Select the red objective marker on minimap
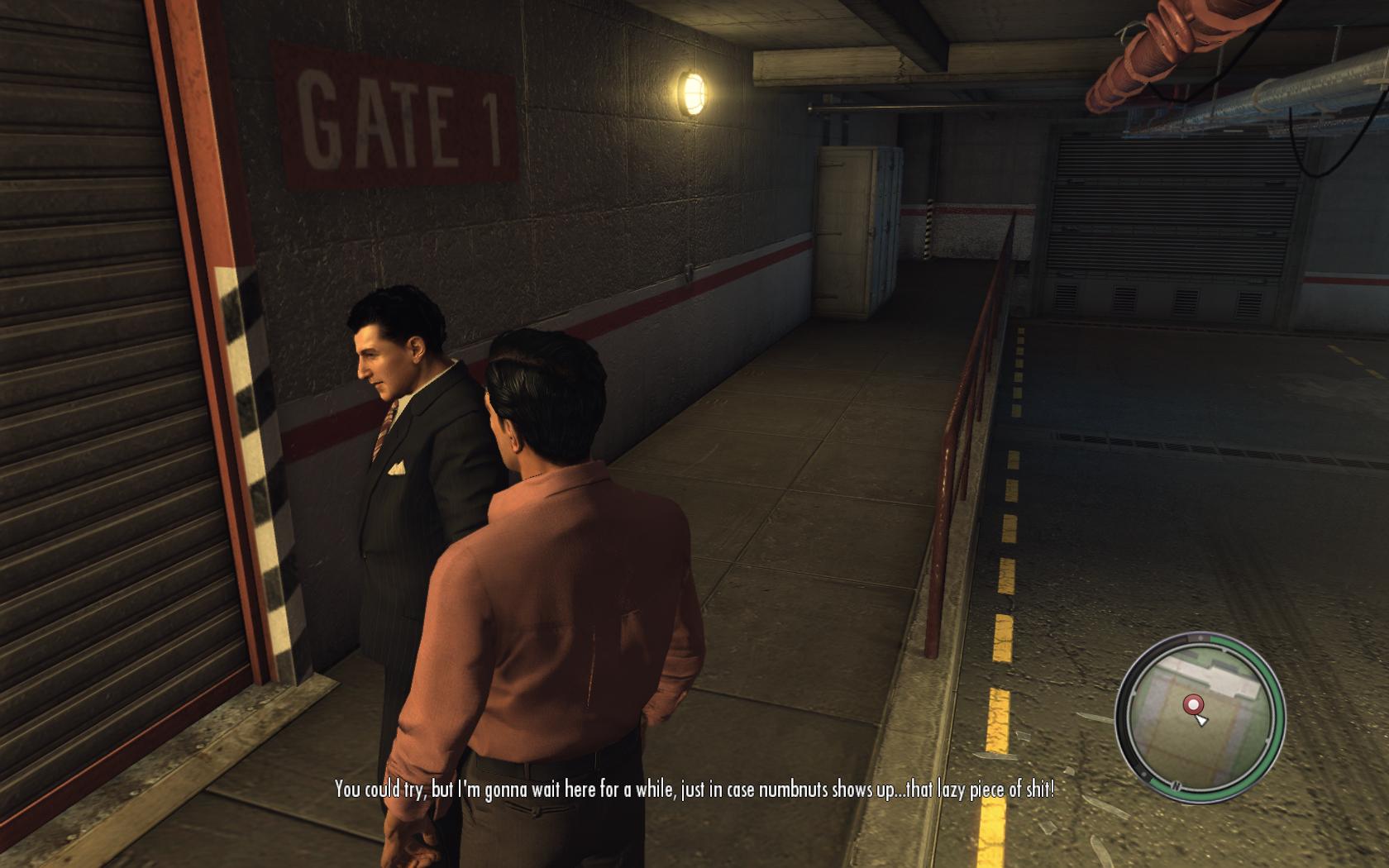The height and width of the screenshot is (868, 1389). [x=1193, y=704]
